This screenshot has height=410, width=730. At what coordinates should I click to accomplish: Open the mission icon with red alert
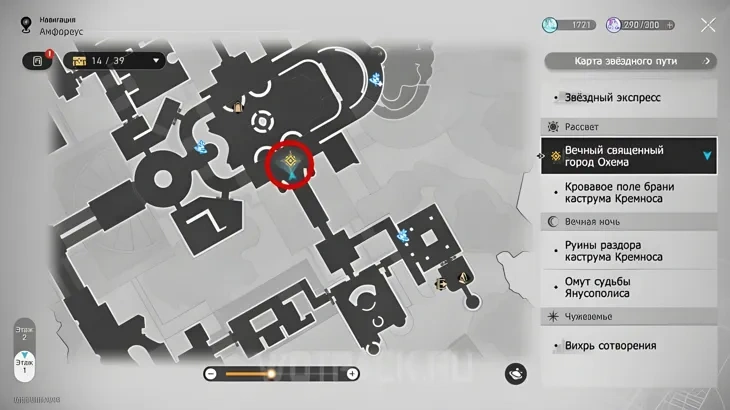(x=38, y=61)
